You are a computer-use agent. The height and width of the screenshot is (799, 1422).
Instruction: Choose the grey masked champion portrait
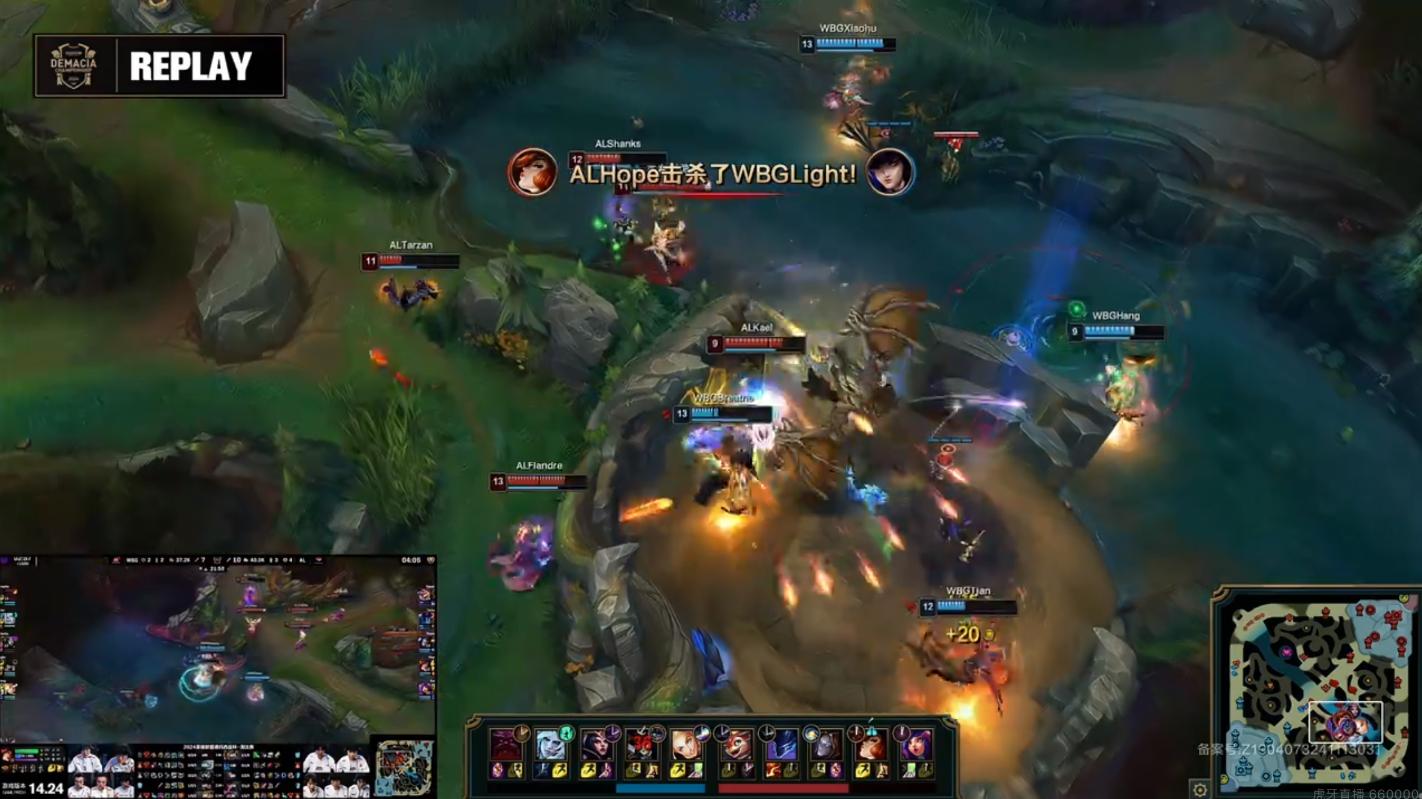[825, 745]
